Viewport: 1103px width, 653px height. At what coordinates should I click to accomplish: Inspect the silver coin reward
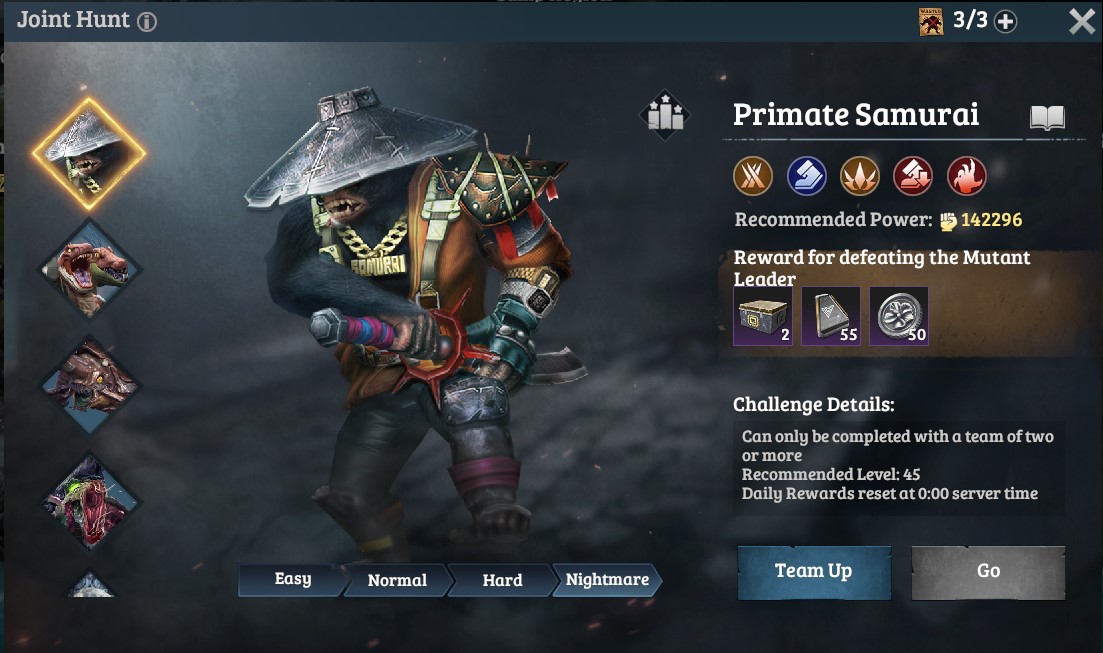point(898,316)
